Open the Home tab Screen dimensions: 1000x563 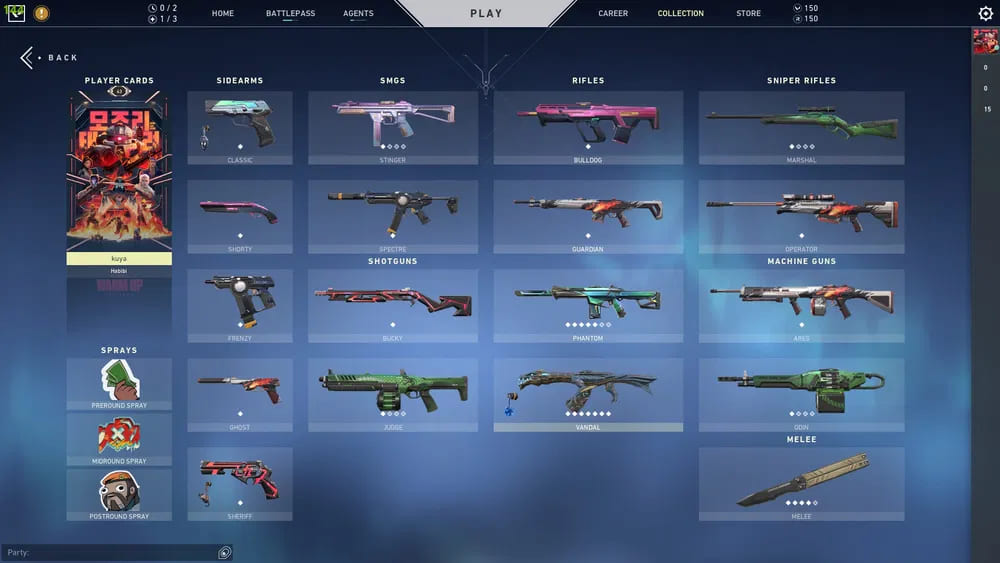(x=223, y=14)
